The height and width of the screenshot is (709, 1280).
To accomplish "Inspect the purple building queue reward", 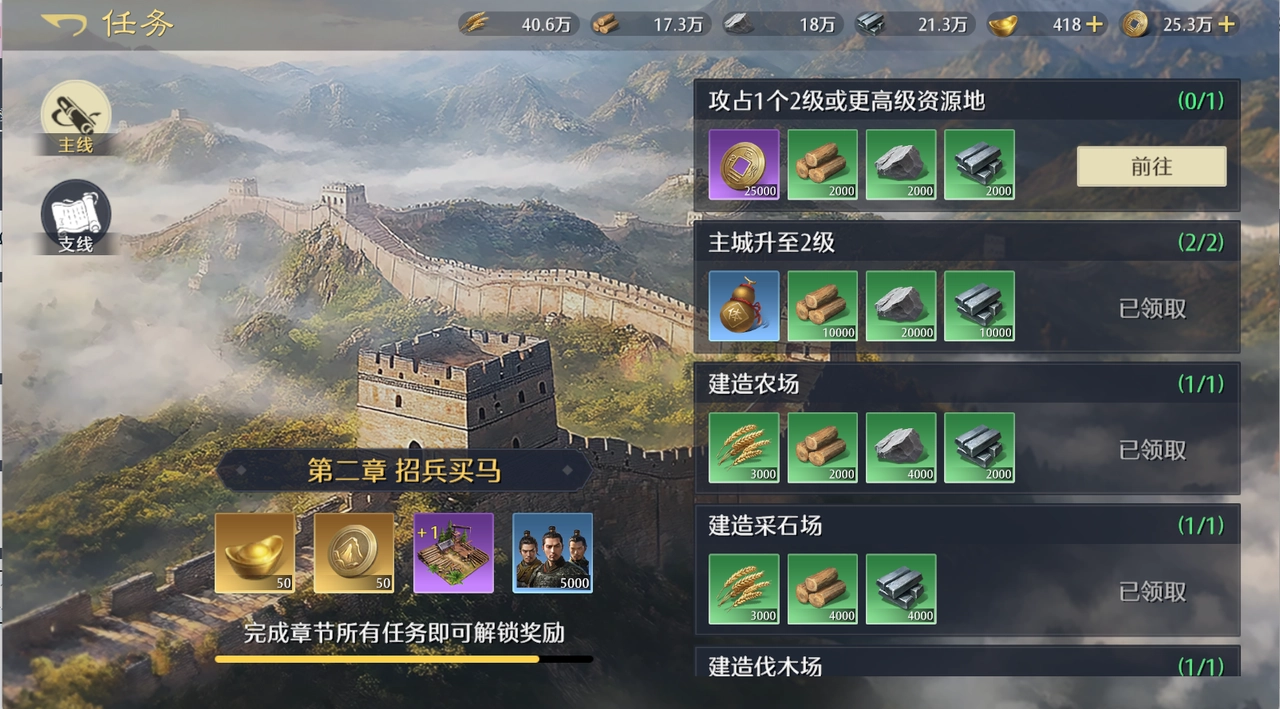I will pyautogui.click(x=453, y=553).
